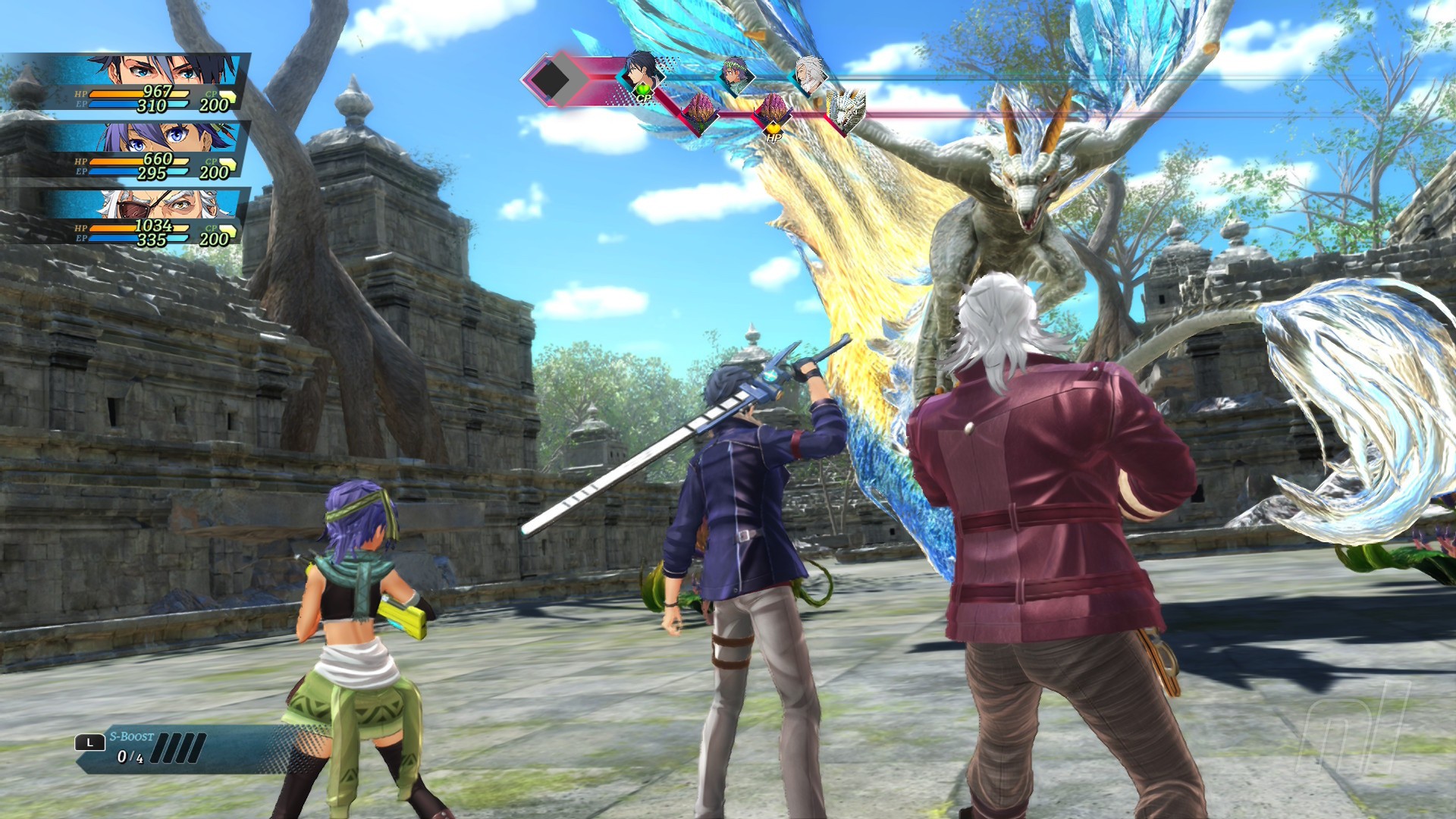Click the dark diamond at the turn bar's start
The image size is (1456, 819).
coord(551,78)
